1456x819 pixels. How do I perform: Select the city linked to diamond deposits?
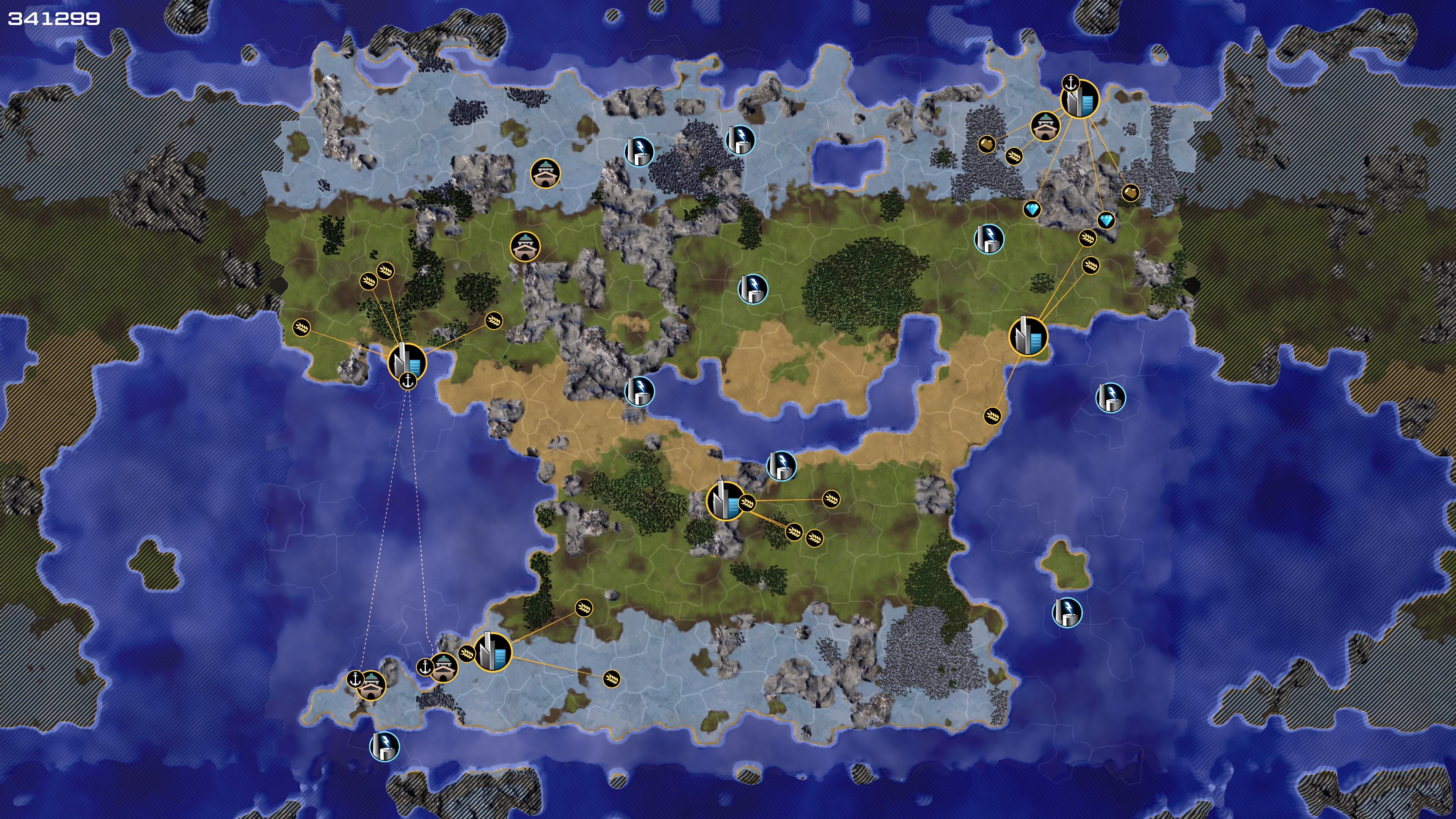(1079, 99)
